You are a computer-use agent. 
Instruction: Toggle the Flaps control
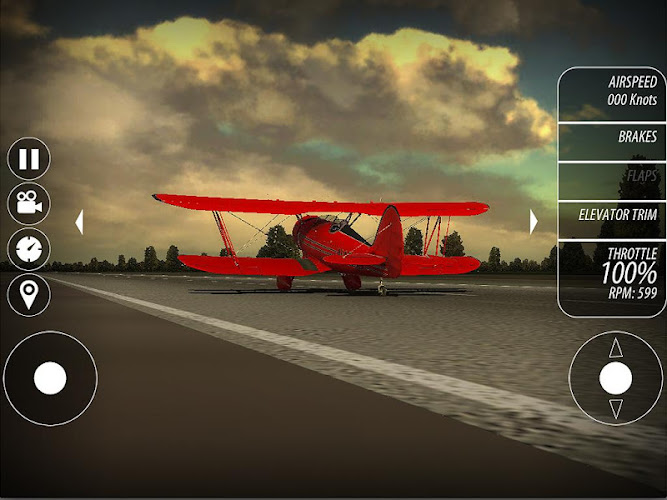[x=612, y=177]
